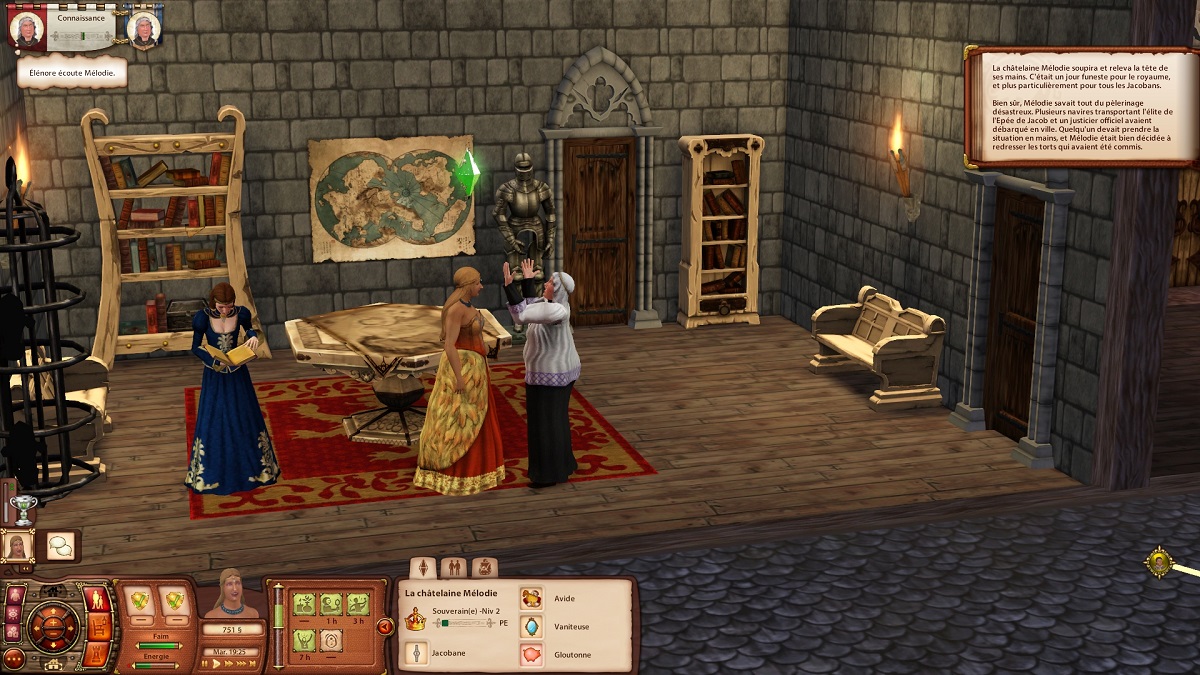Select the Gloutonne pig trait icon
This screenshot has width=1200, height=675.
531,655
